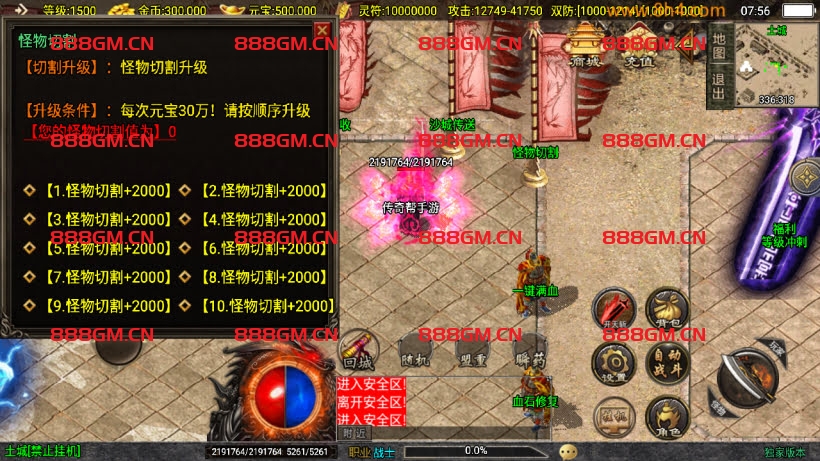Use the 回城 return-to-town button
The height and width of the screenshot is (461, 820).
[x=358, y=350]
